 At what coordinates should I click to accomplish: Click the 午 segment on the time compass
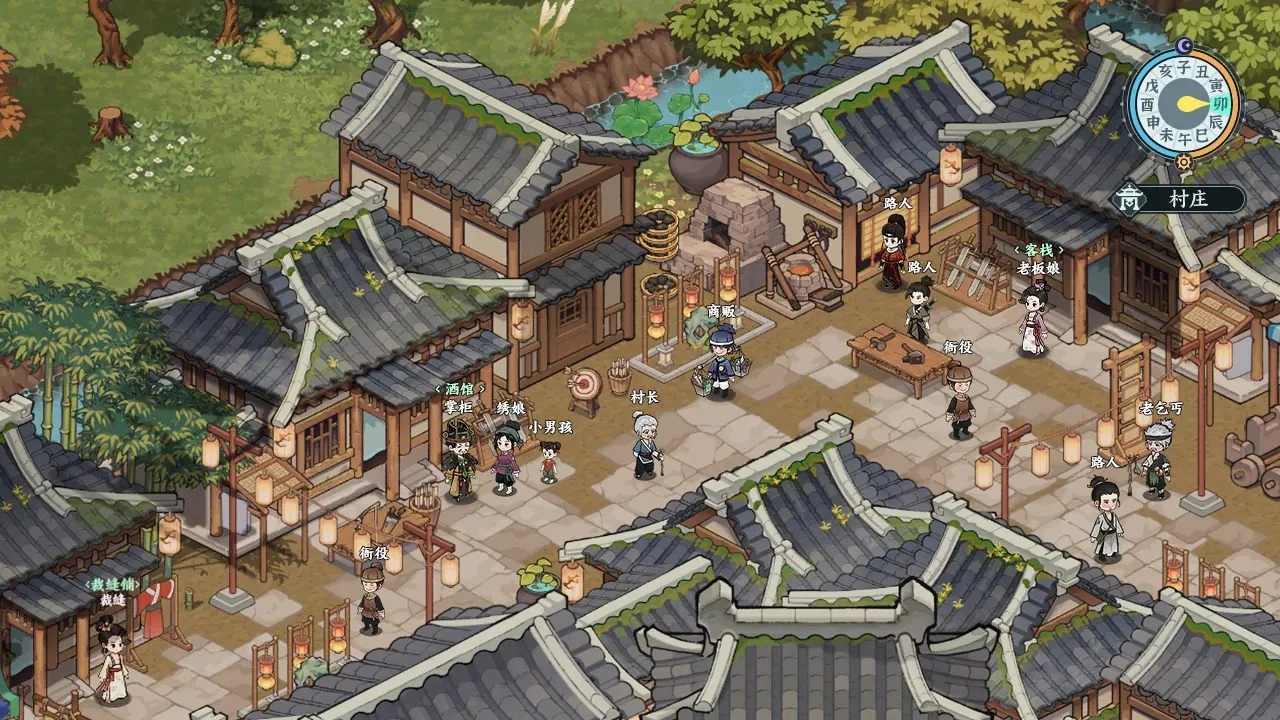(1185, 135)
